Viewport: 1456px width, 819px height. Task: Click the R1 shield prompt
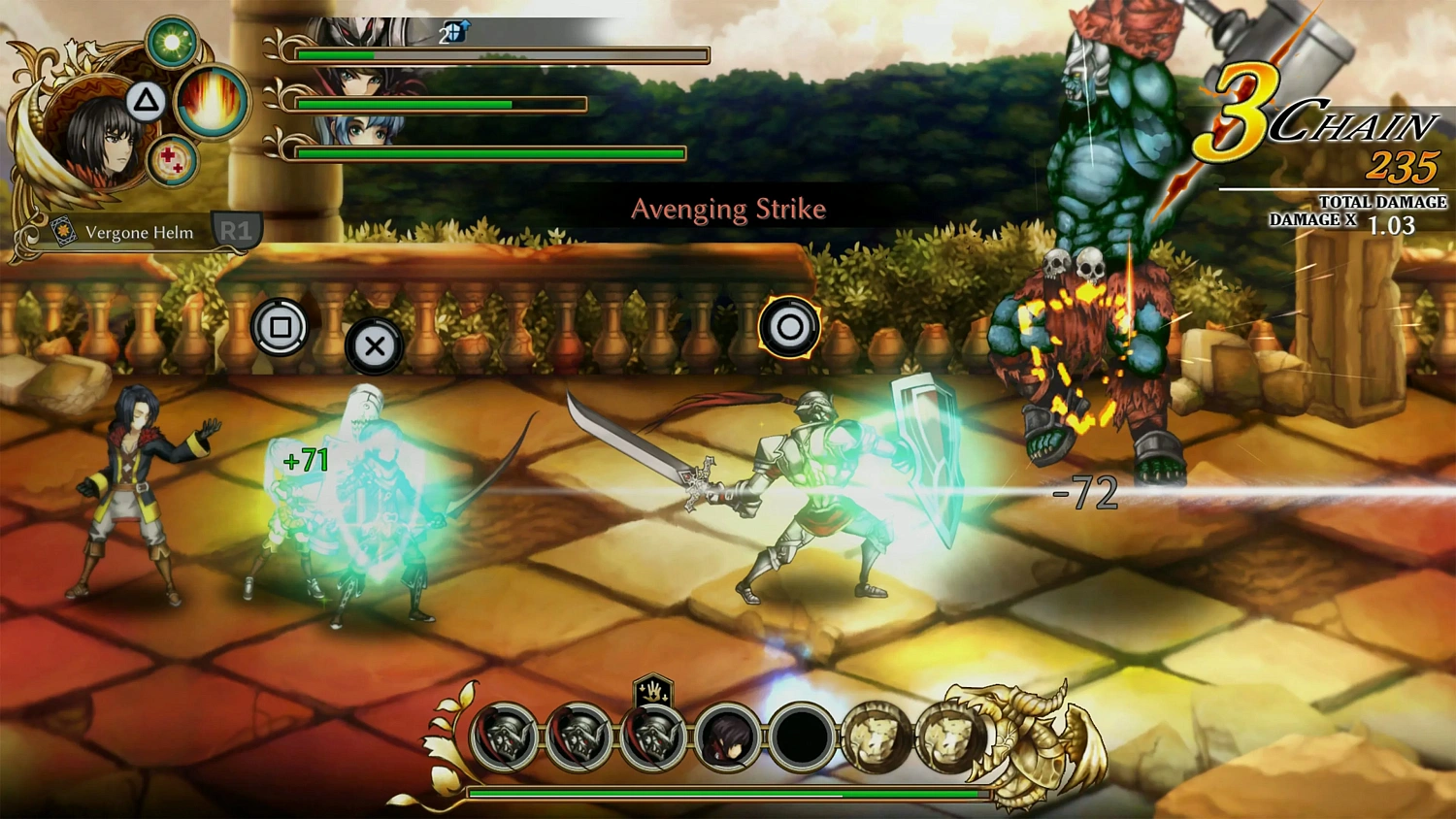(236, 230)
